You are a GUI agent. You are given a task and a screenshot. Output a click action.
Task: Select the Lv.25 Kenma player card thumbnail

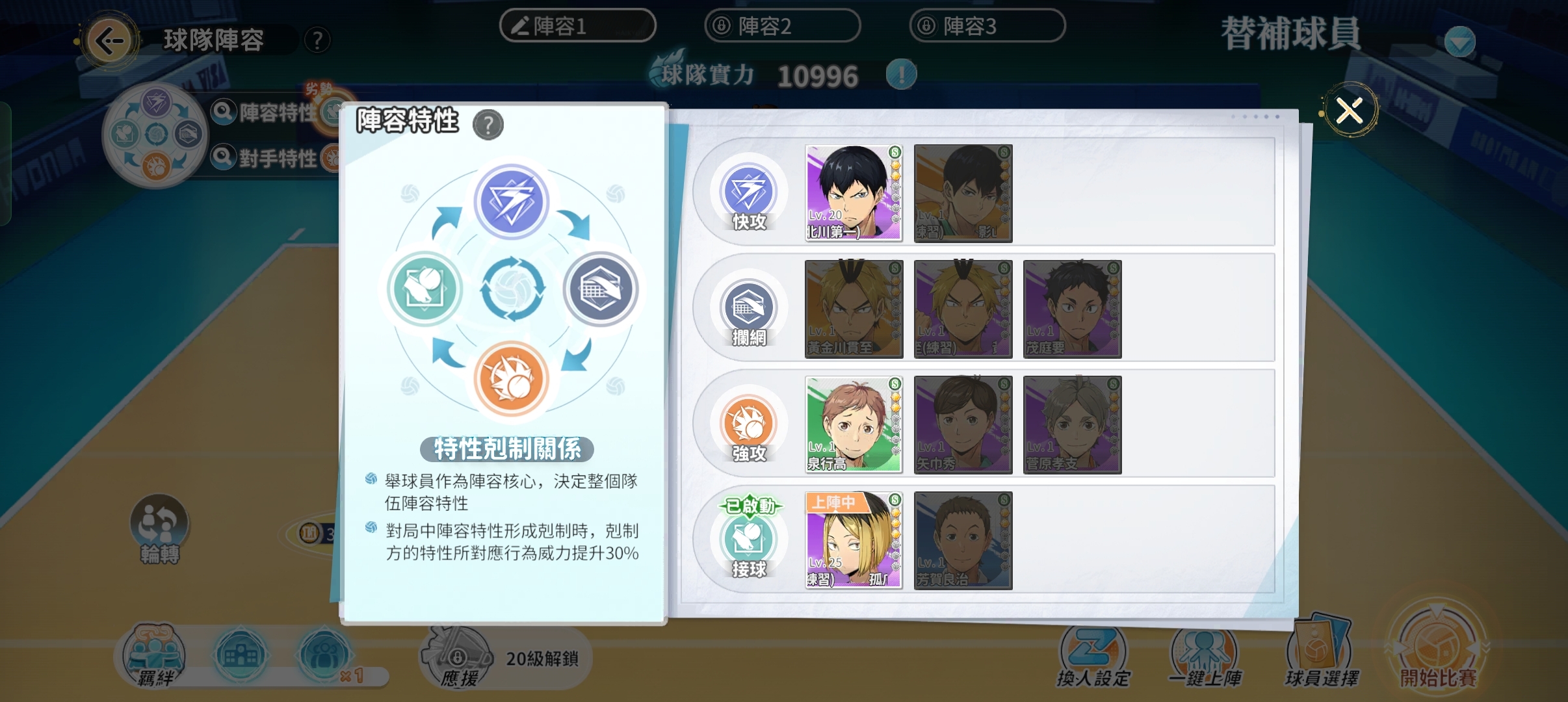(x=852, y=541)
